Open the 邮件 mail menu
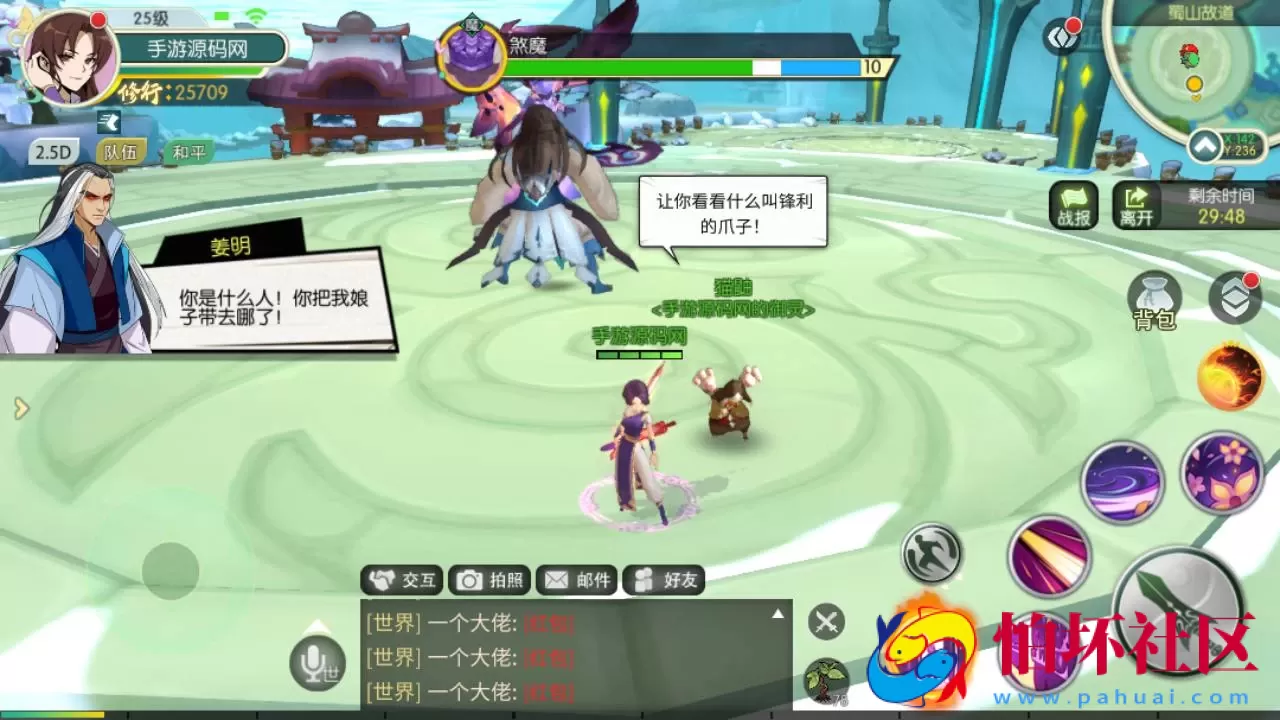This screenshot has height=720, width=1280. (576, 580)
